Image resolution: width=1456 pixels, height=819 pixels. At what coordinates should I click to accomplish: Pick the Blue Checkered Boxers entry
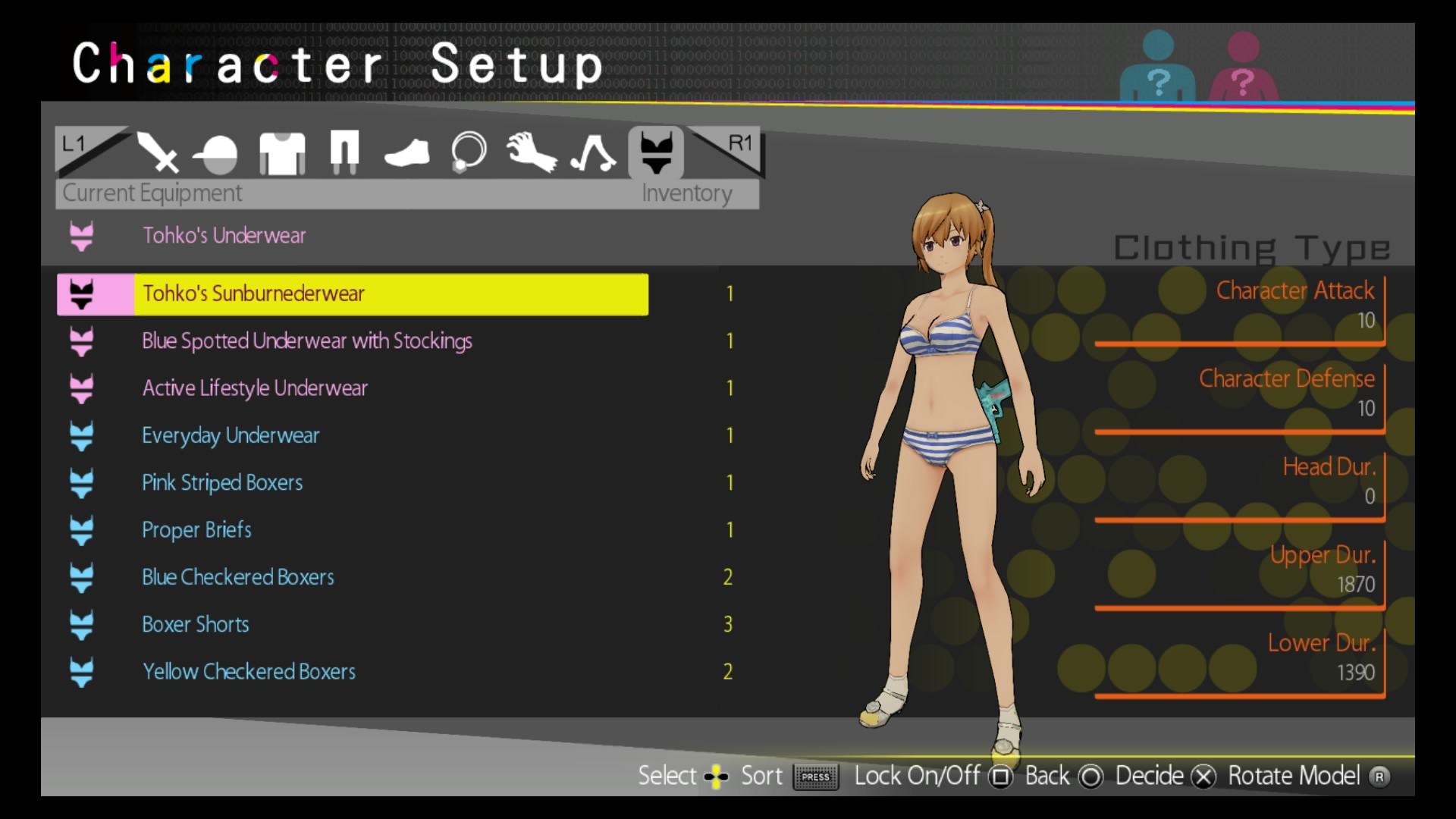(x=238, y=577)
